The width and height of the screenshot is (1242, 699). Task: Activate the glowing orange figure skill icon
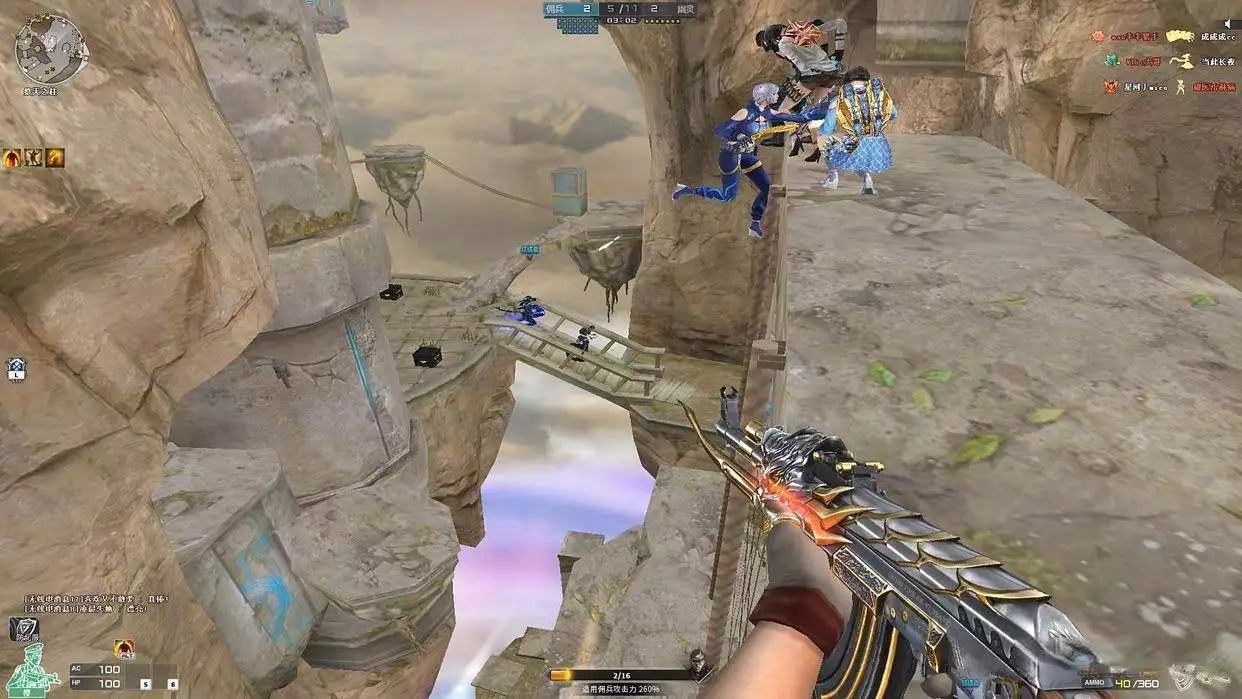coord(124,649)
